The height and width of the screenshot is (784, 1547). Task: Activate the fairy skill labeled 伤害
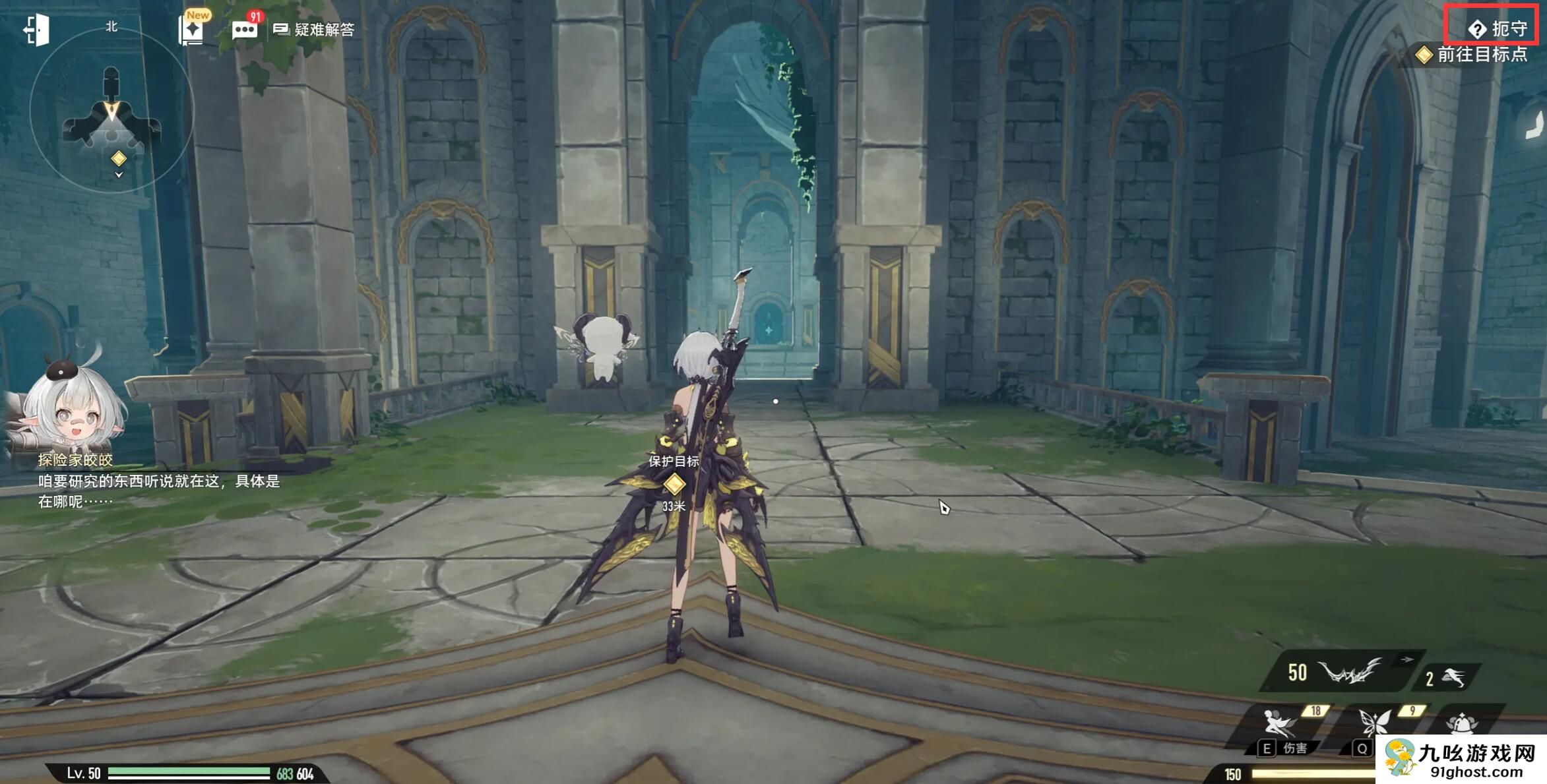coord(1281,725)
